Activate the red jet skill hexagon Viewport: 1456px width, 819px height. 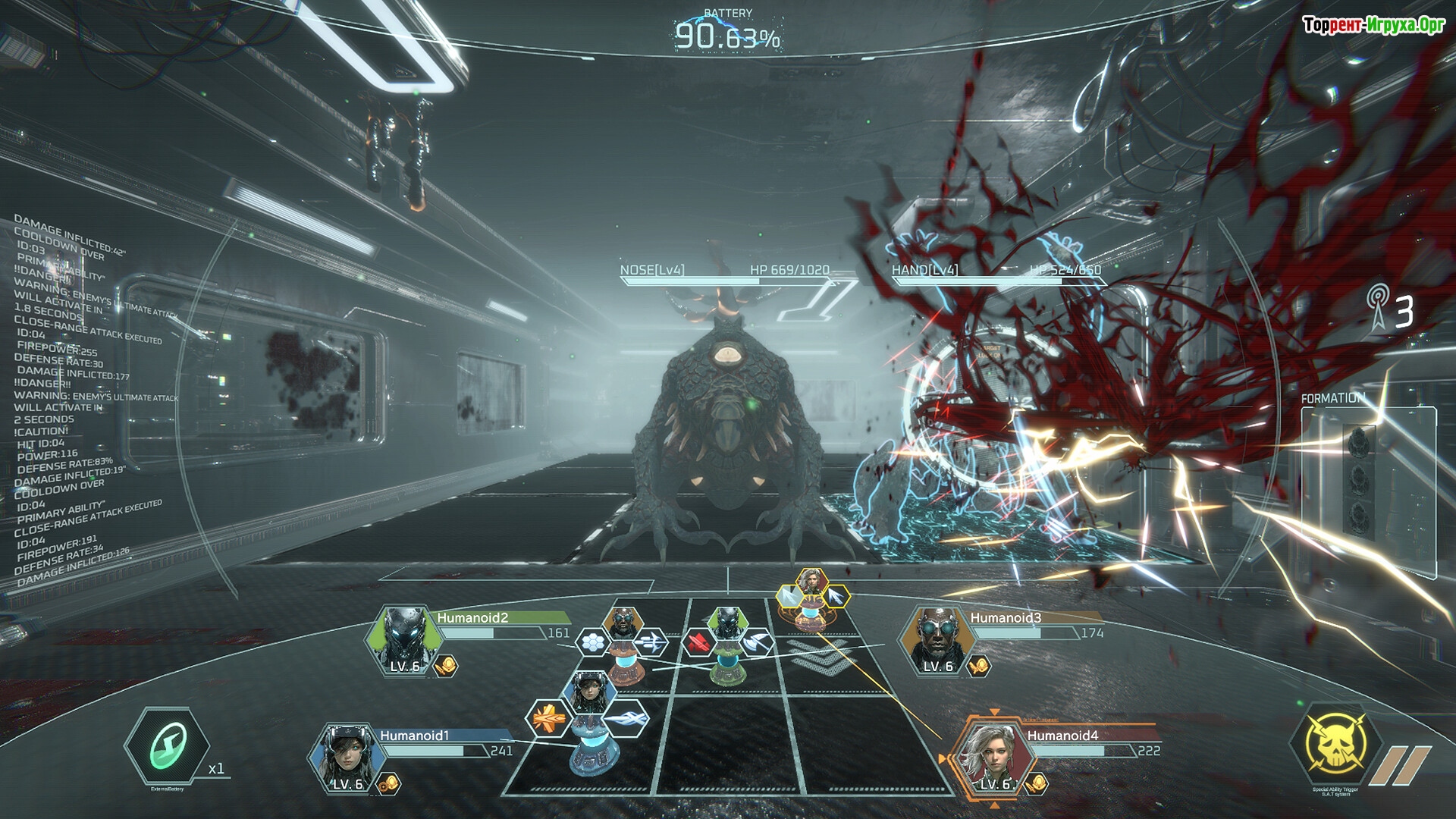pos(698,644)
